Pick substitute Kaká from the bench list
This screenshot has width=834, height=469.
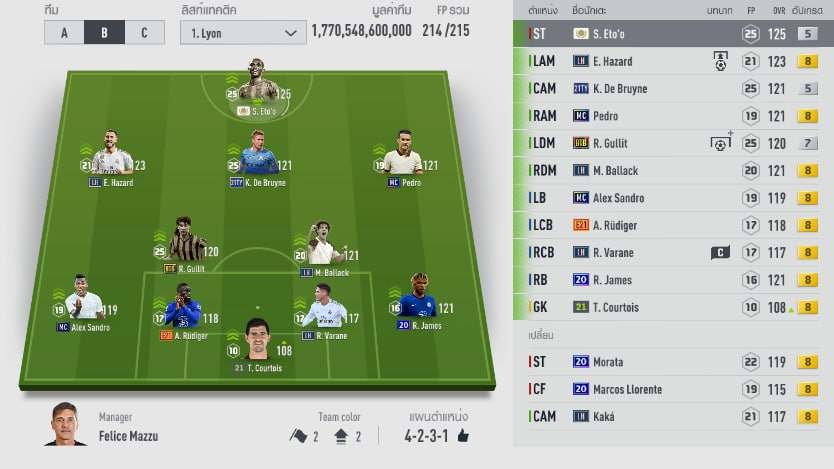pyautogui.click(x=672, y=416)
